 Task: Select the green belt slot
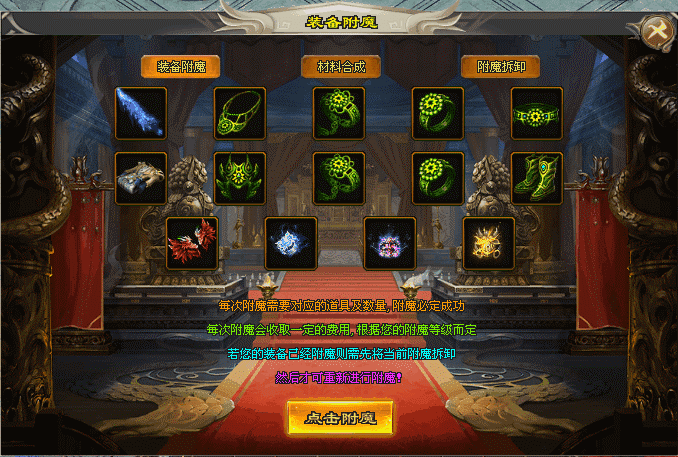pyautogui.click(x=537, y=113)
